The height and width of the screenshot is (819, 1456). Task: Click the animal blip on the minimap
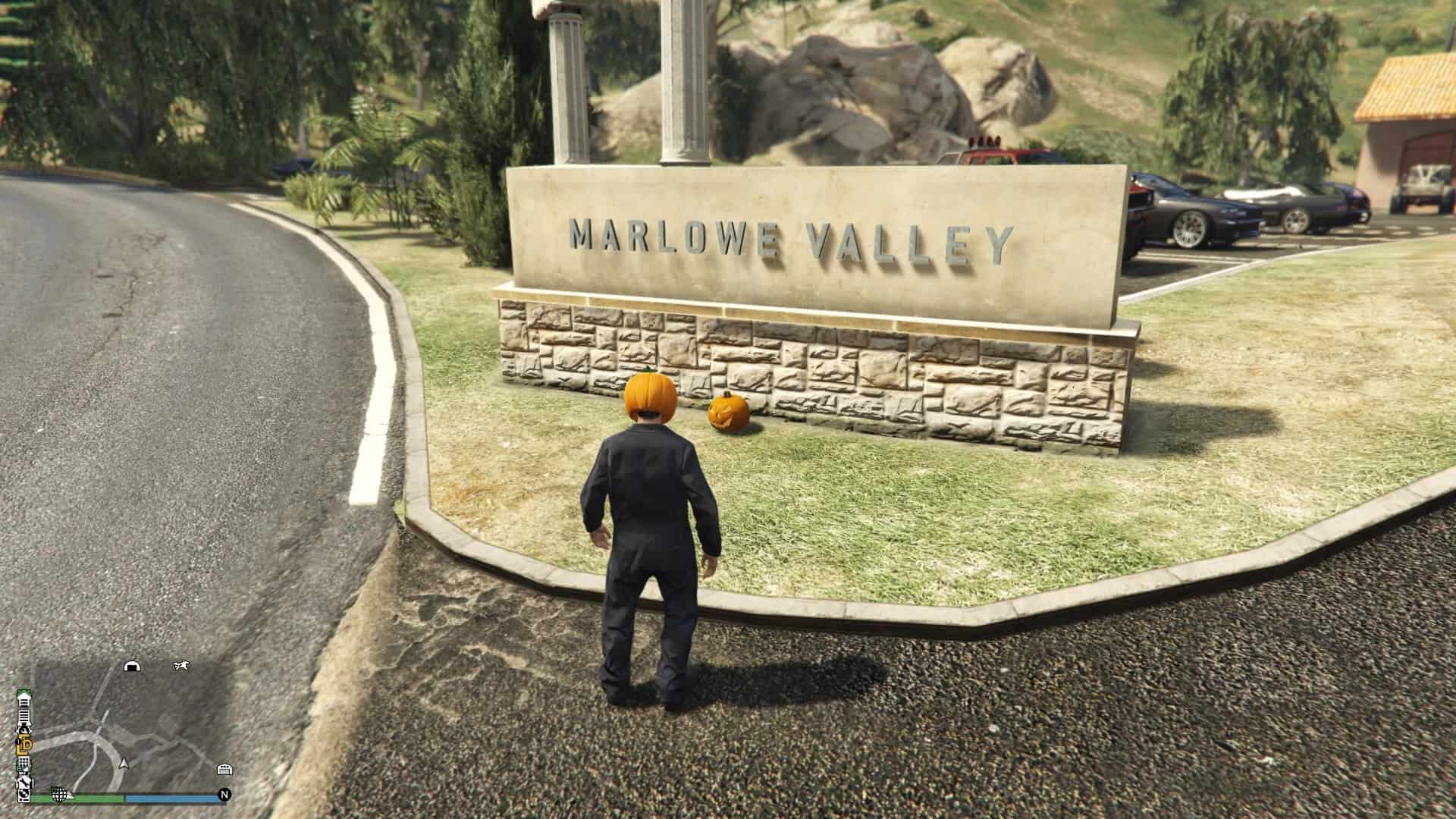(x=180, y=666)
